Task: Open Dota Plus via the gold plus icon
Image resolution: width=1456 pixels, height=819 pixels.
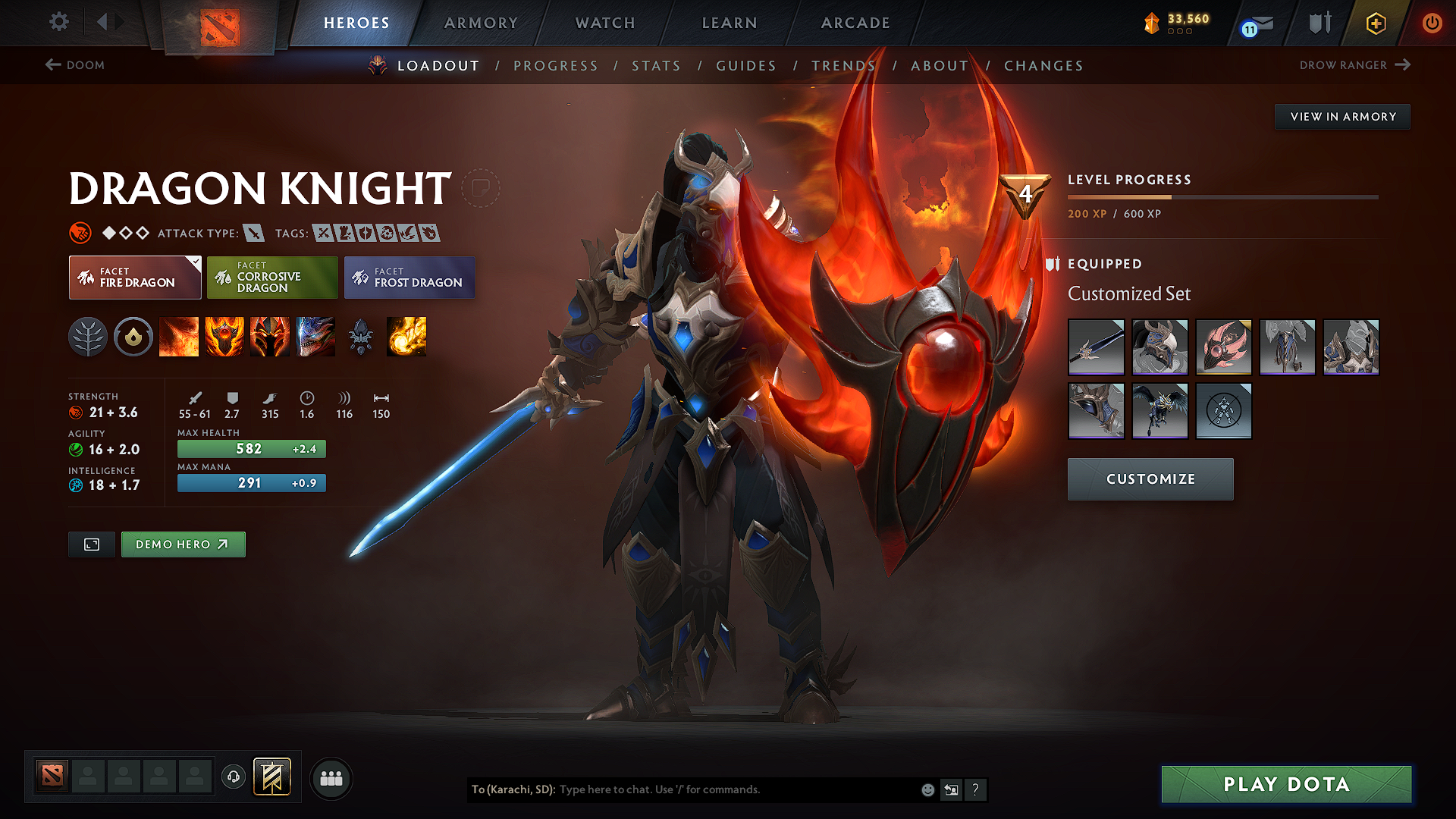Action: (1375, 23)
